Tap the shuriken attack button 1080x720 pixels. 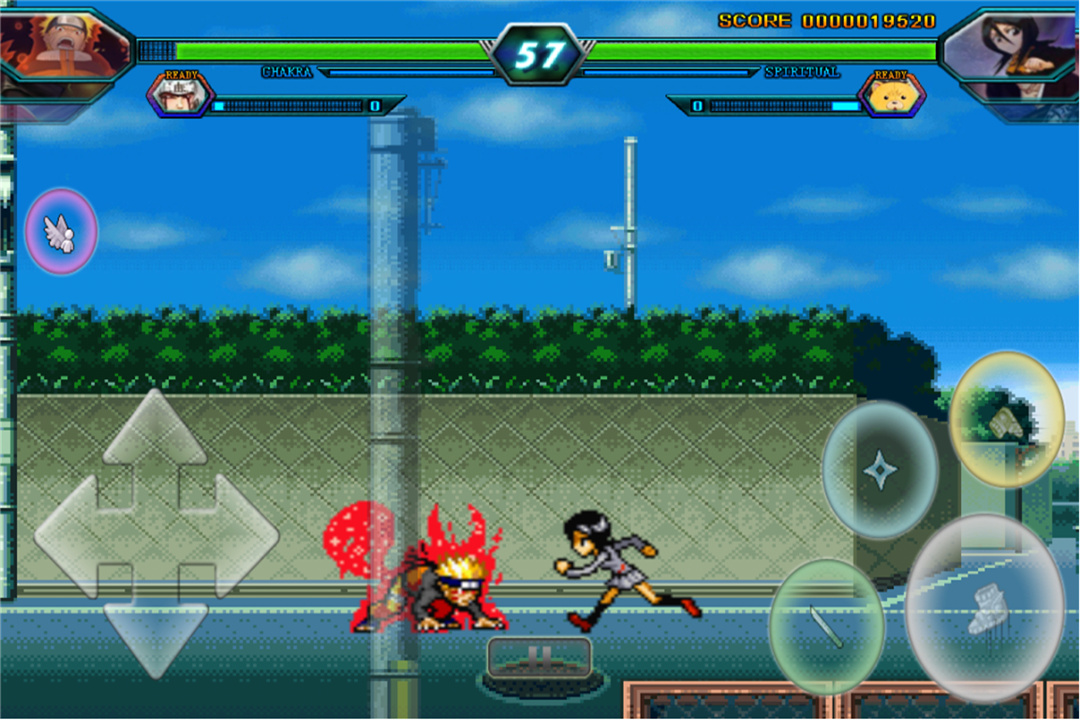(x=880, y=470)
